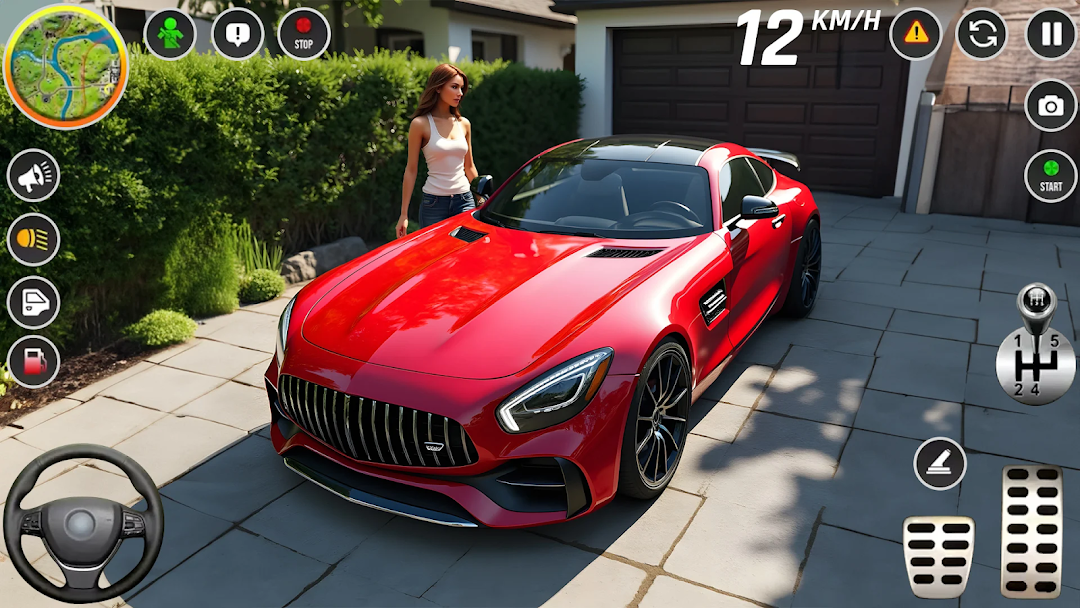1080x608 pixels.
Task: Switch the camera view
Action: (x=1051, y=106)
